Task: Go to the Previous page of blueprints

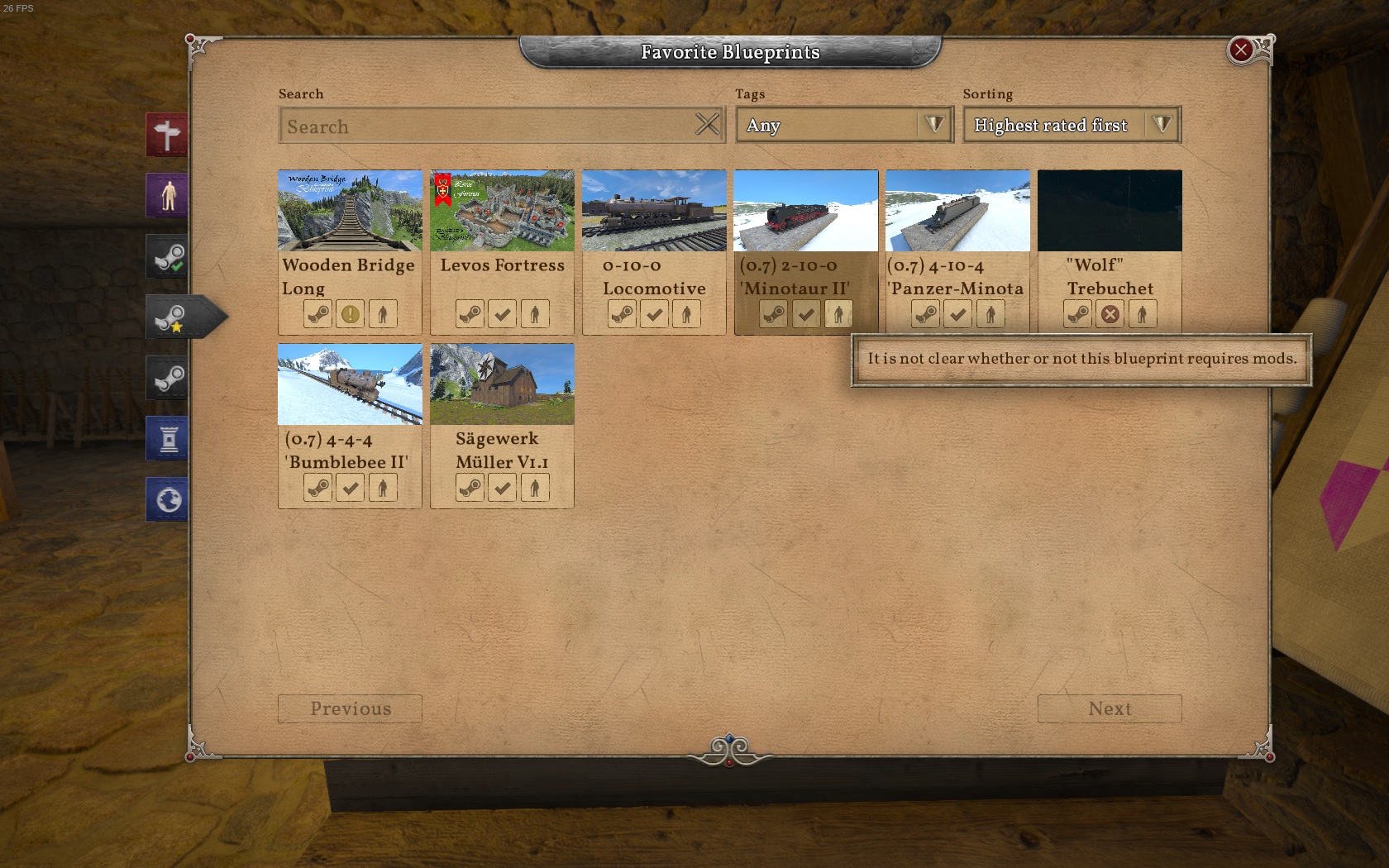Action: click(x=350, y=709)
